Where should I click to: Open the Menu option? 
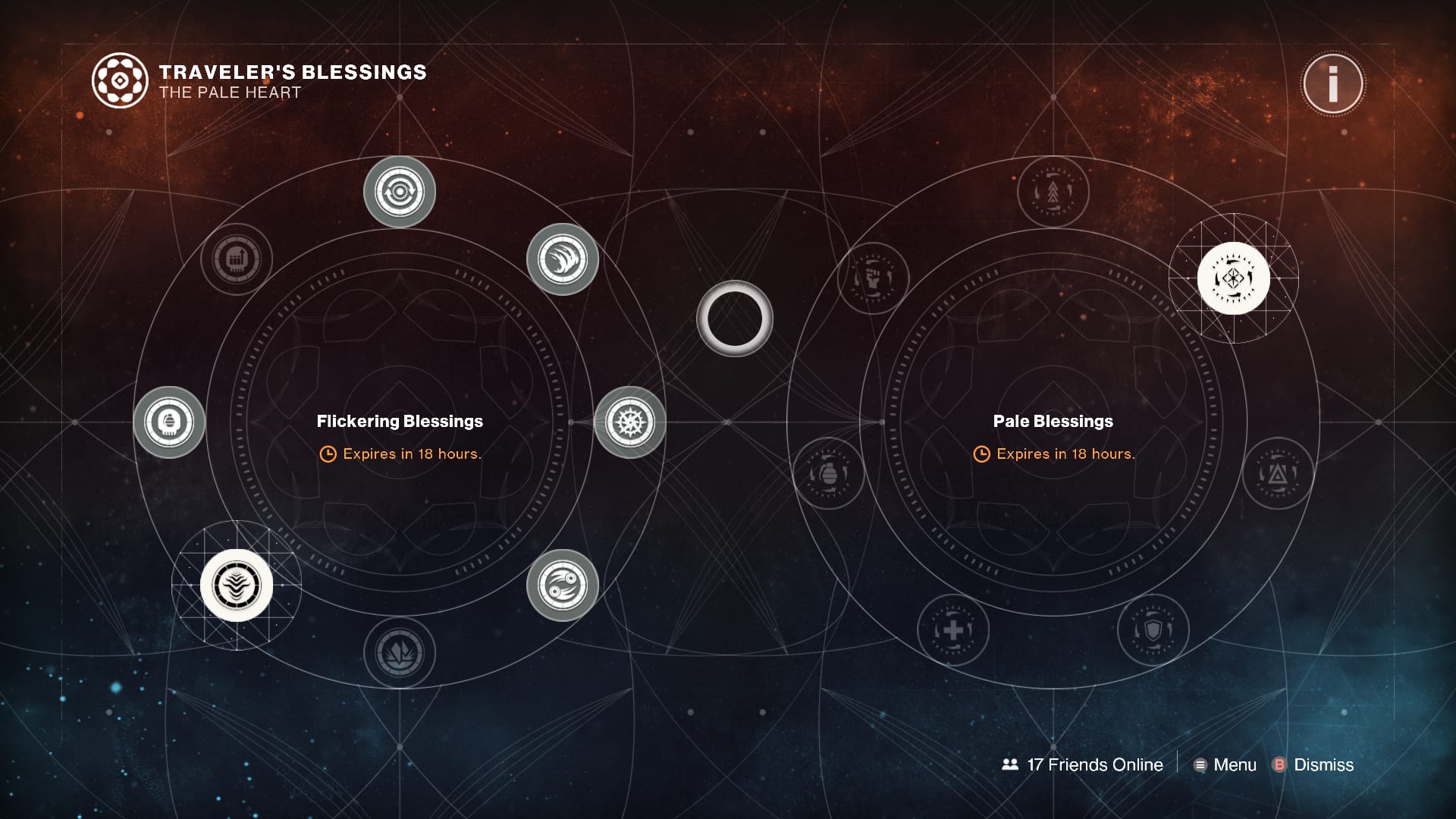click(1225, 764)
